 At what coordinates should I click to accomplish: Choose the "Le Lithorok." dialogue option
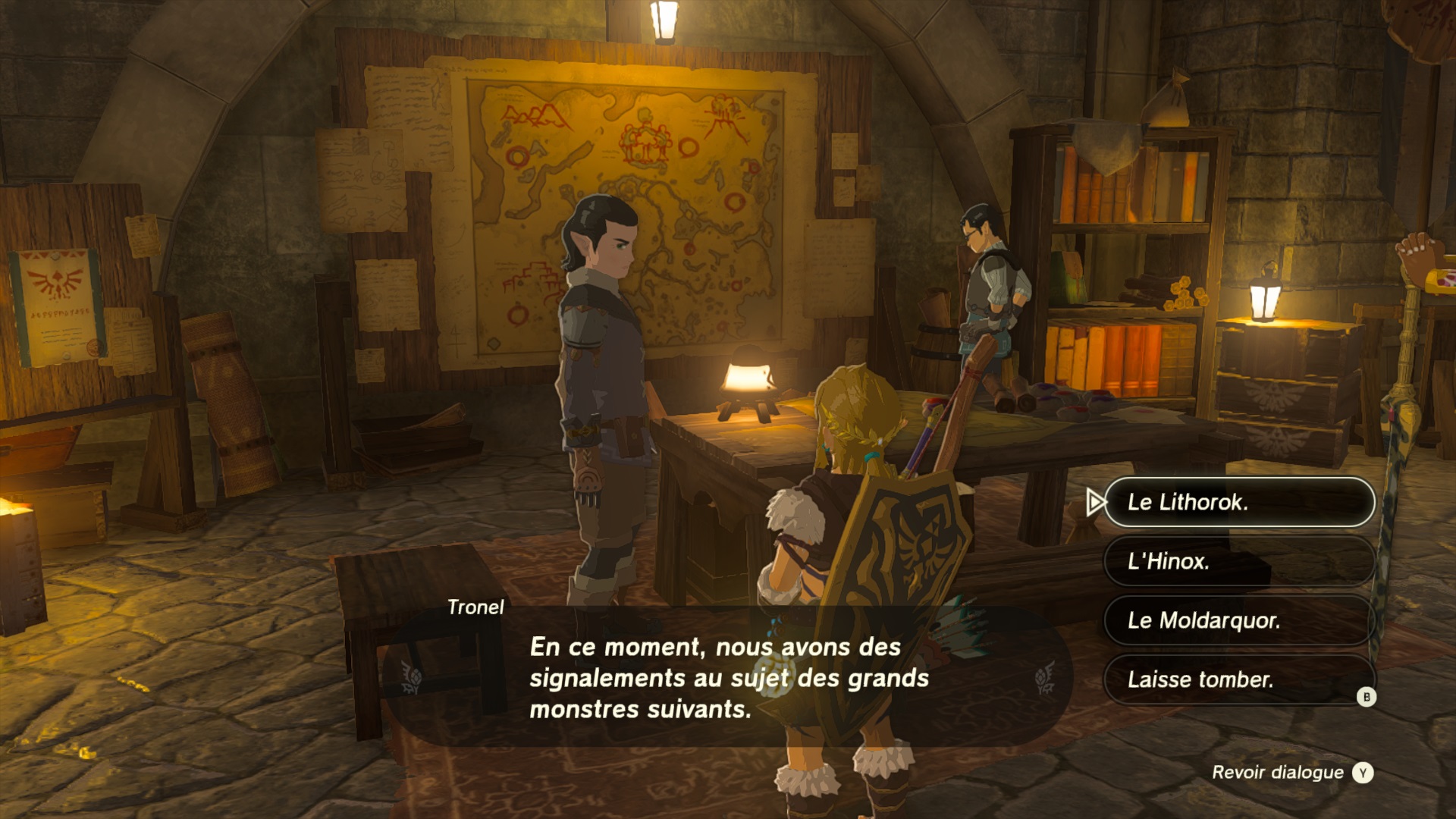(x=1238, y=502)
